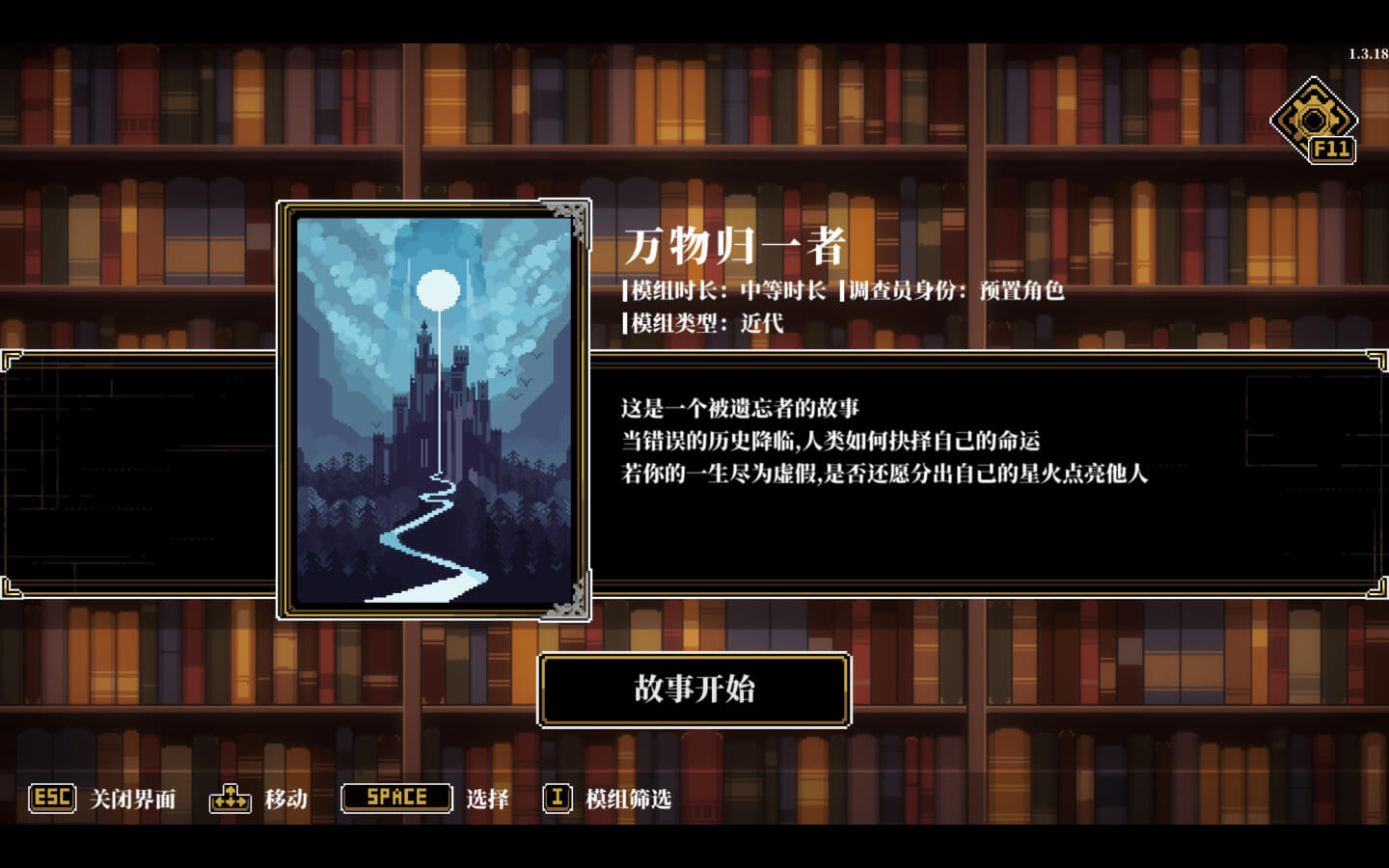
Task: Click the directional arrows icon next to 移动
Action: point(231,799)
